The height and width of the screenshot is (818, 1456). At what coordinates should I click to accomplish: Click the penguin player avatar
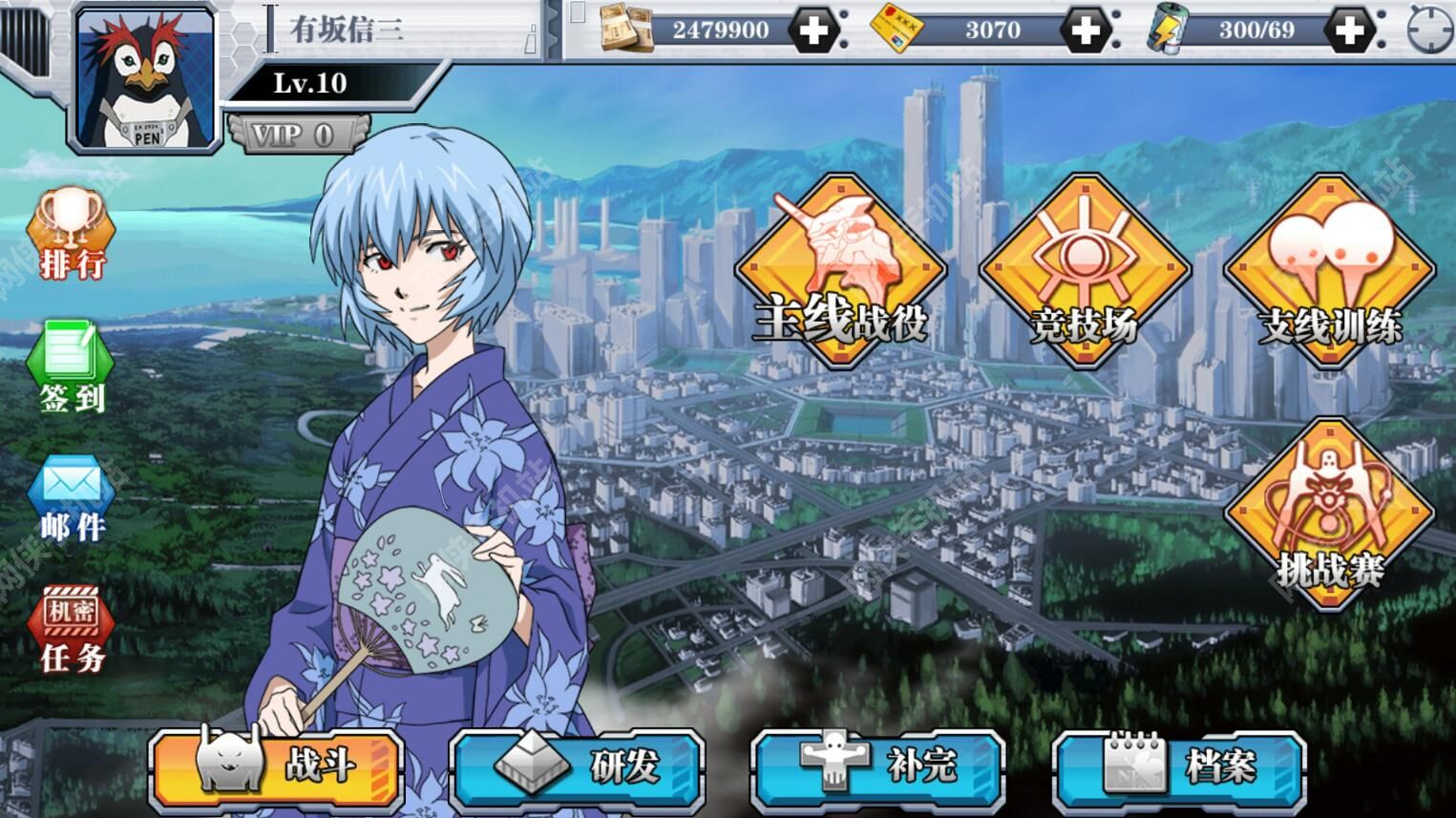point(145,80)
